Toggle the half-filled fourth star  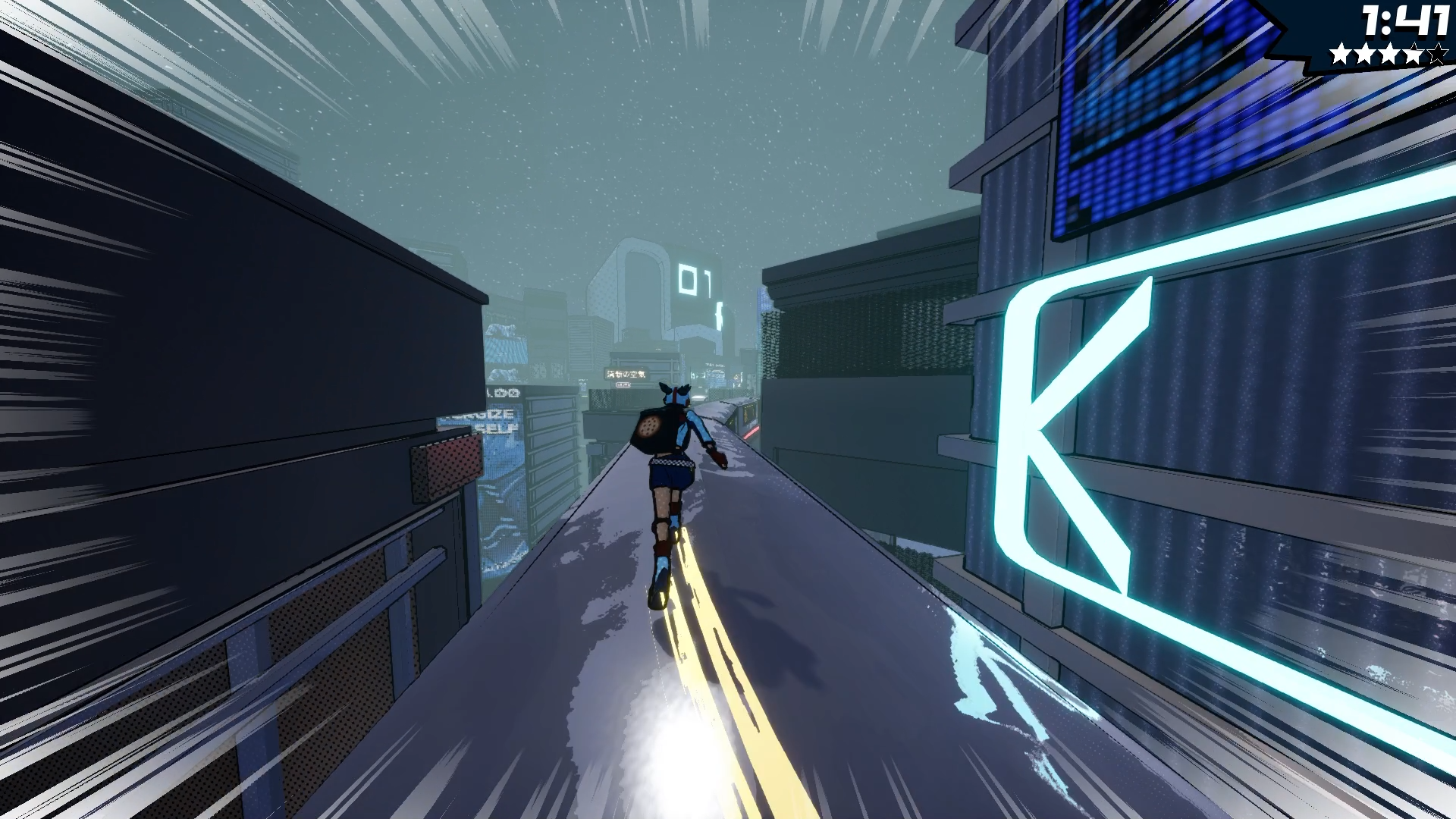click(x=1413, y=55)
